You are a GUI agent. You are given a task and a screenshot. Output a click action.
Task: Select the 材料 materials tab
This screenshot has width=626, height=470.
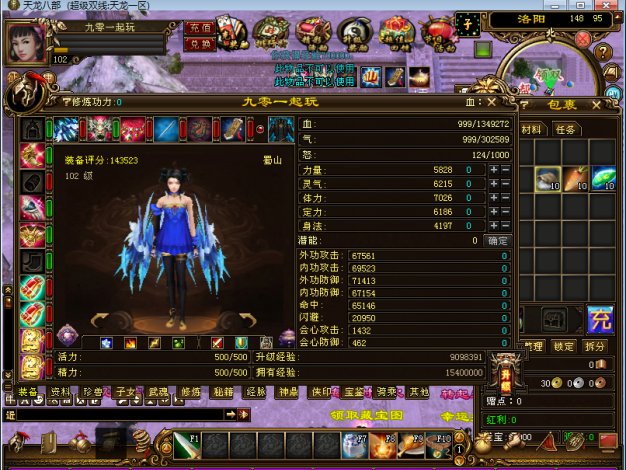(532, 129)
